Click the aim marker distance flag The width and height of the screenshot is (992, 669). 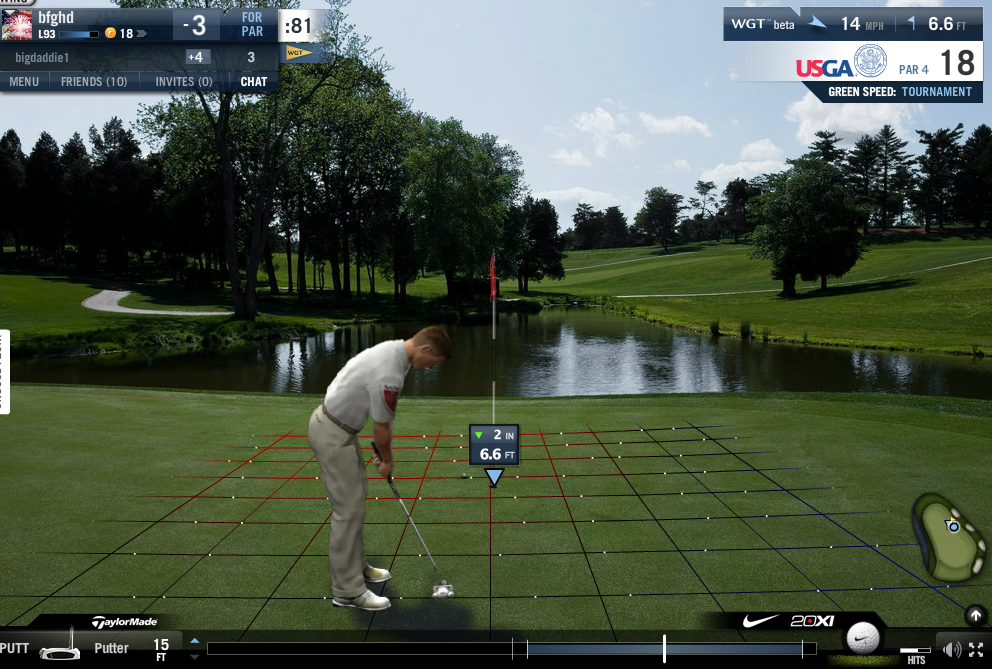(494, 445)
